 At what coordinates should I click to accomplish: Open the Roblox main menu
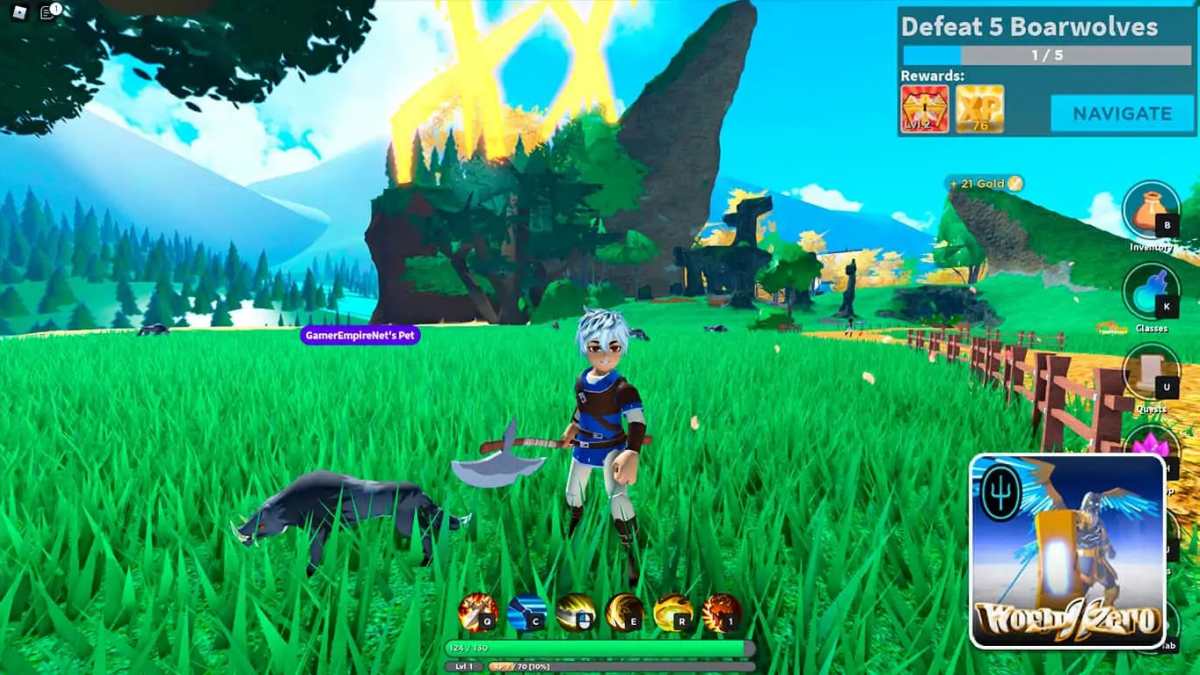[x=17, y=13]
